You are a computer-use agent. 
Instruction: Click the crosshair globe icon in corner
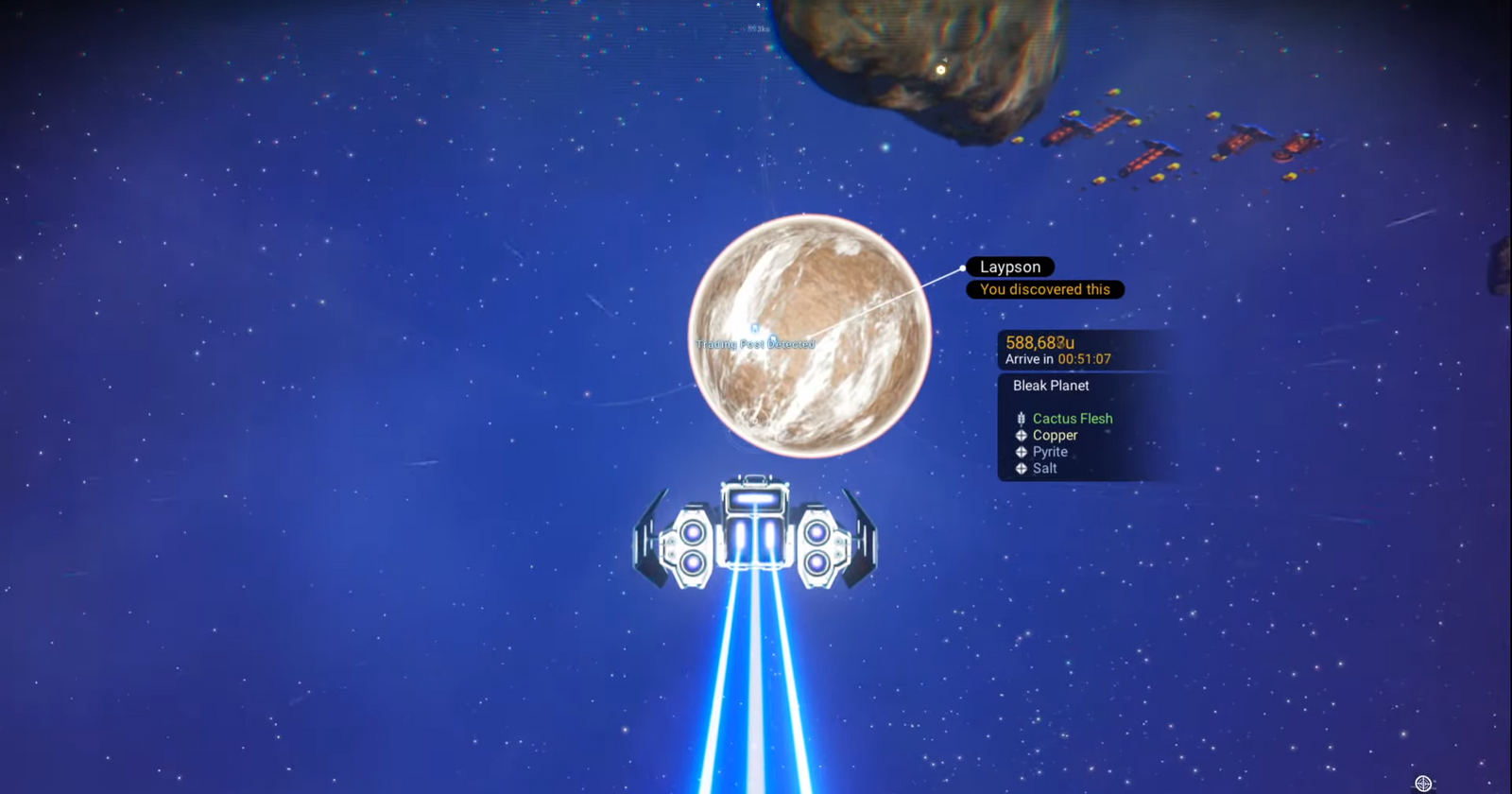pos(1423,783)
